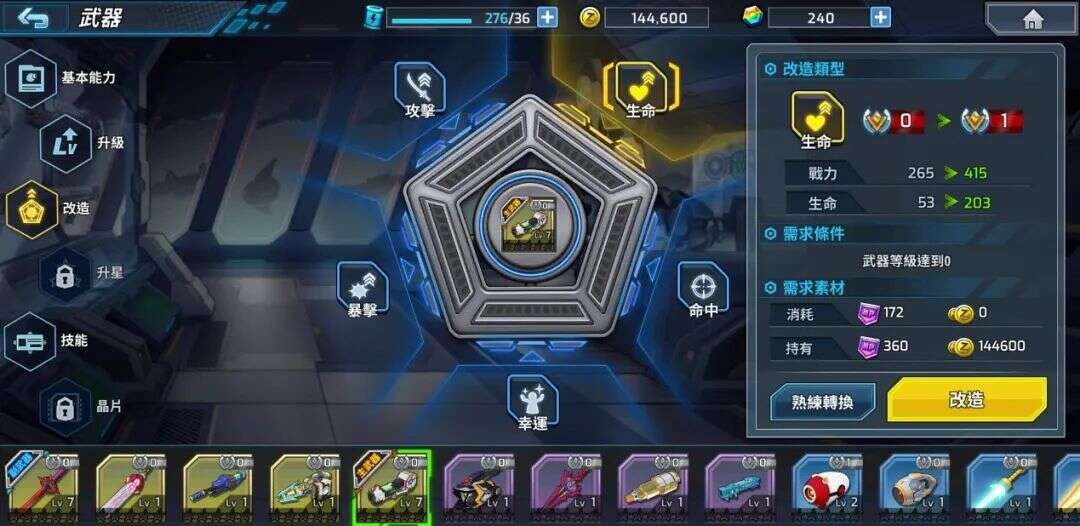The image size is (1080, 526).
Task: Open the home screen
Action: pos(1032,19)
